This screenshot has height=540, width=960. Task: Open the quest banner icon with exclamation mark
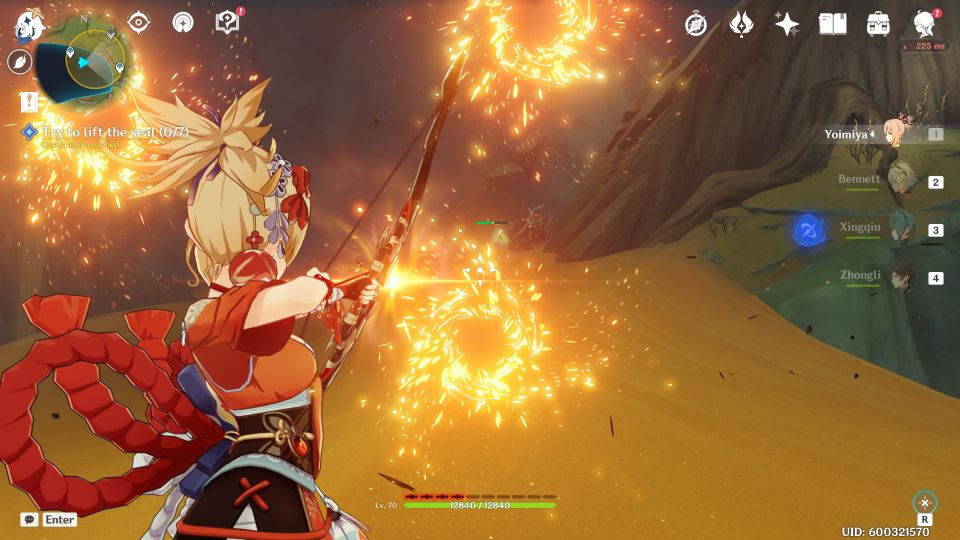click(x=28, y=101)
